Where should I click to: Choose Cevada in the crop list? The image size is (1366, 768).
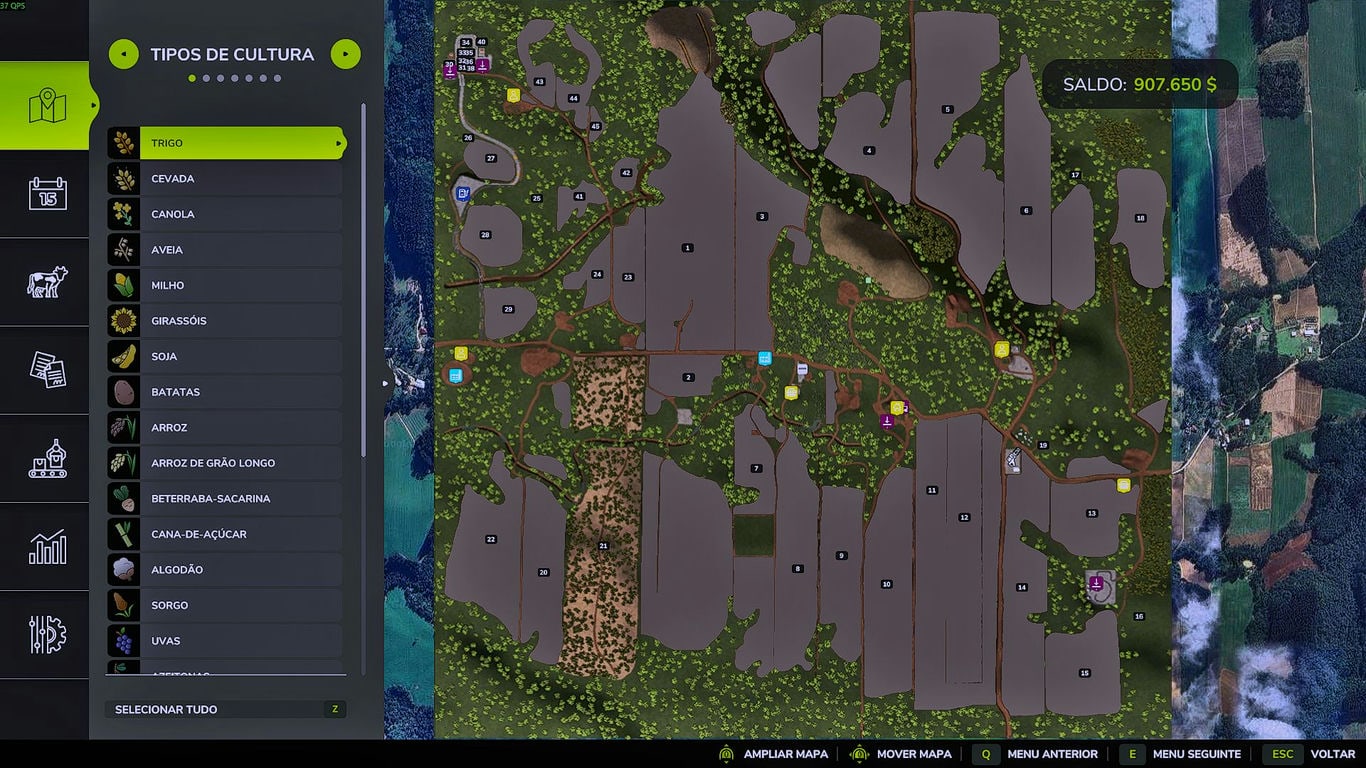click(x=240, y=179)
